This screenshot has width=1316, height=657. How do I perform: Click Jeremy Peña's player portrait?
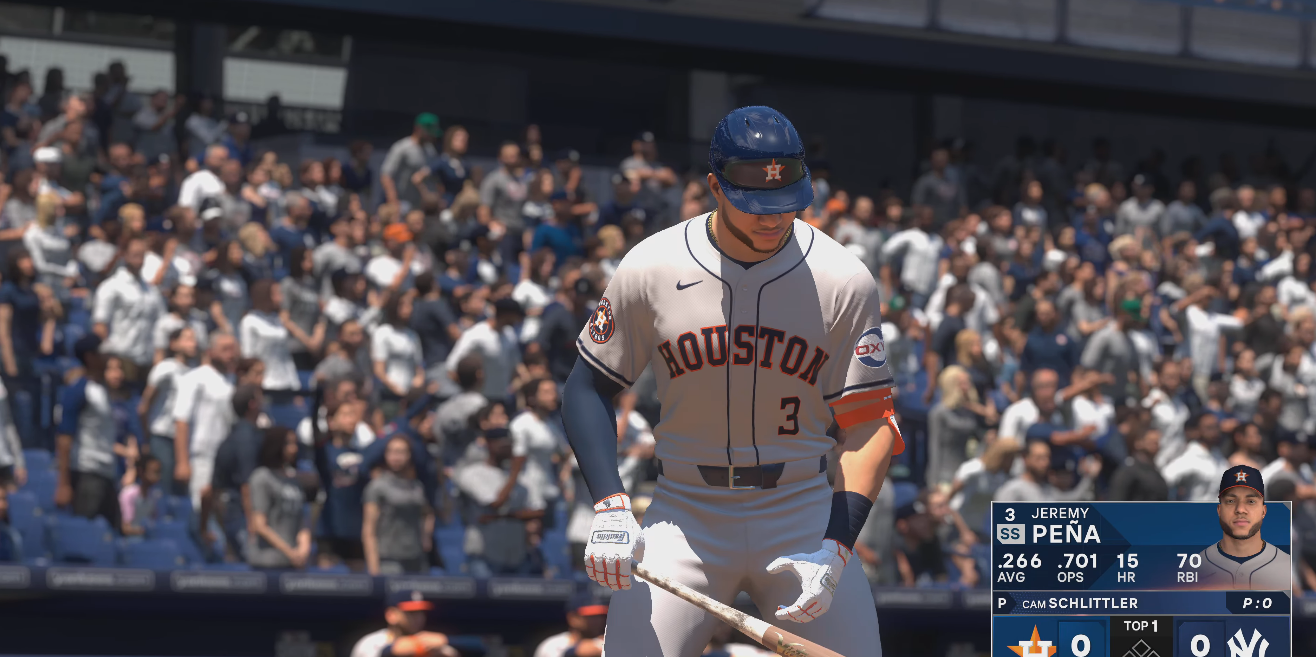1241,528
